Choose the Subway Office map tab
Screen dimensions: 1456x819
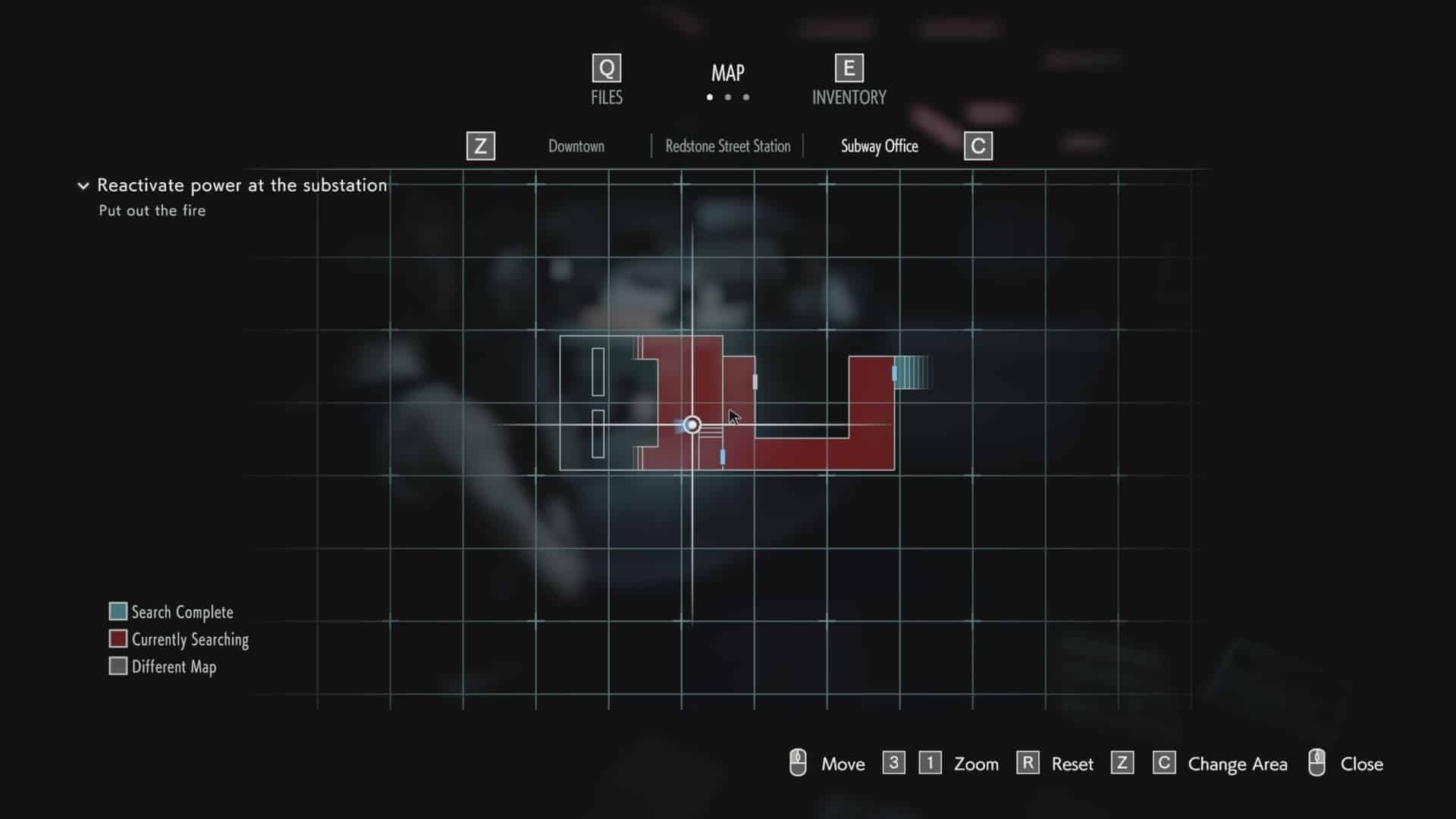point(879,146)
